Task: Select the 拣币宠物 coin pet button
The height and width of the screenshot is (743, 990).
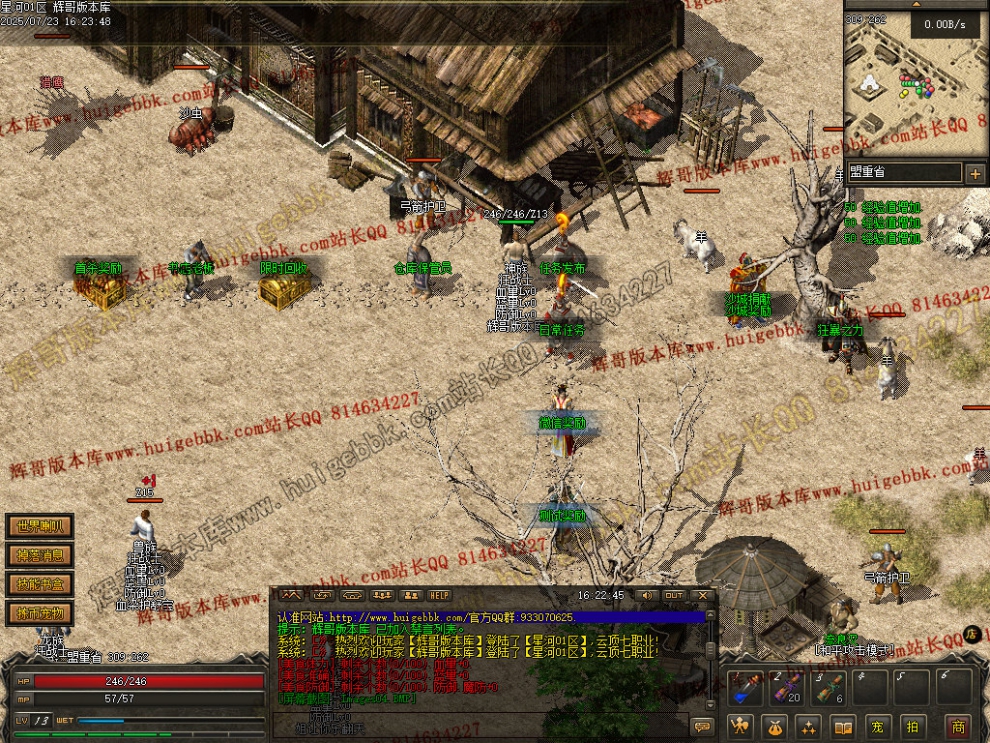Action: pyautogui.click(x=40, y=613)
